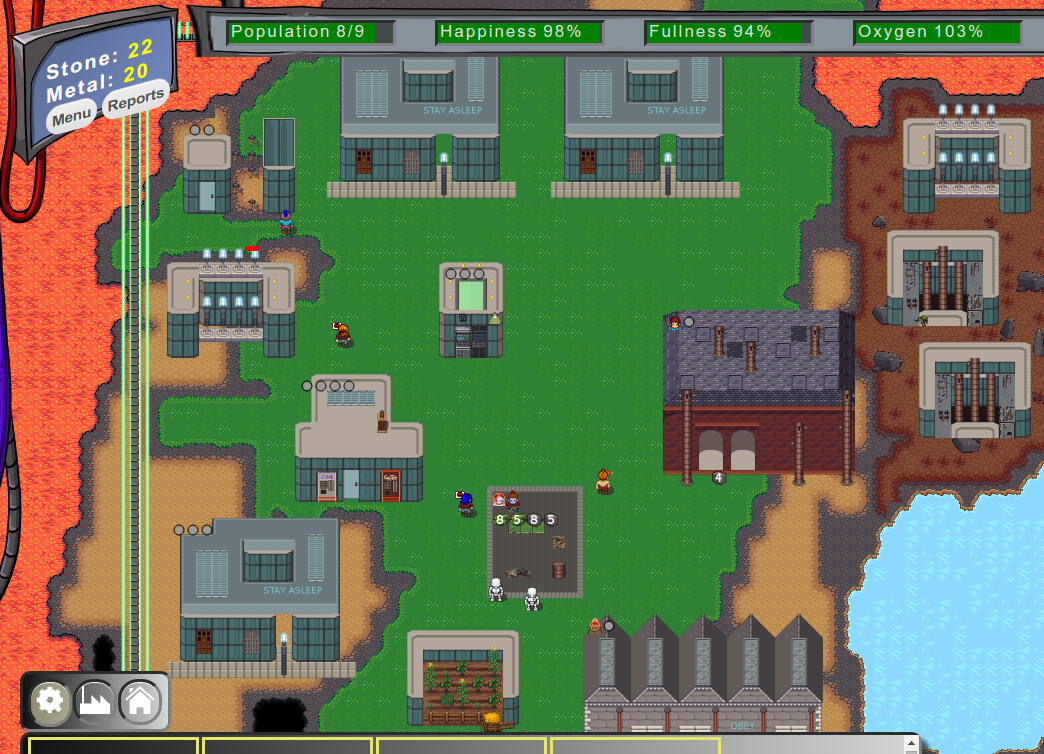Viewport: 1044px width, 754px height.
Task: Open the Reports screen
Action: click(135, 100)
